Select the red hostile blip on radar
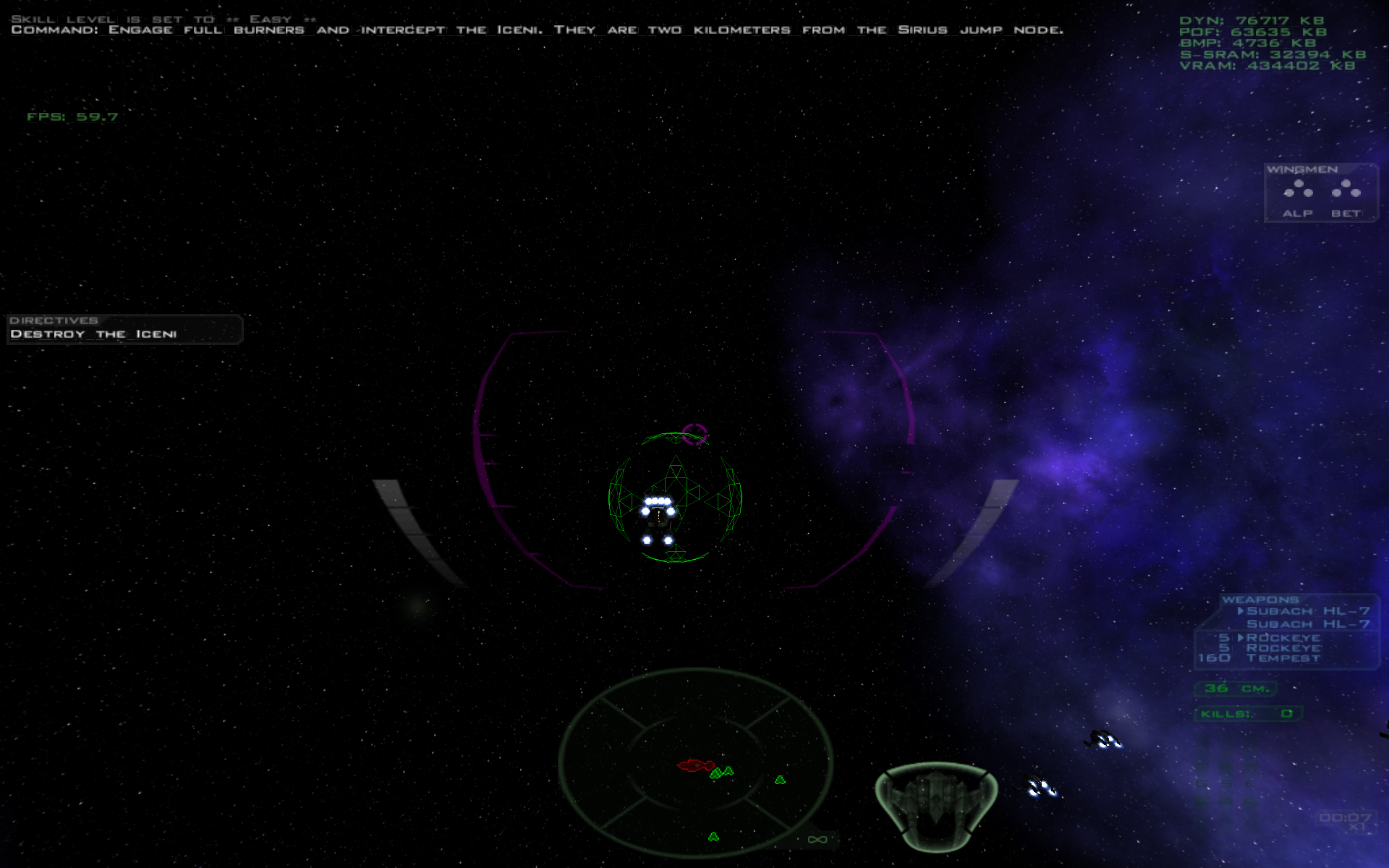1389x868 pixels. point(695,765)
